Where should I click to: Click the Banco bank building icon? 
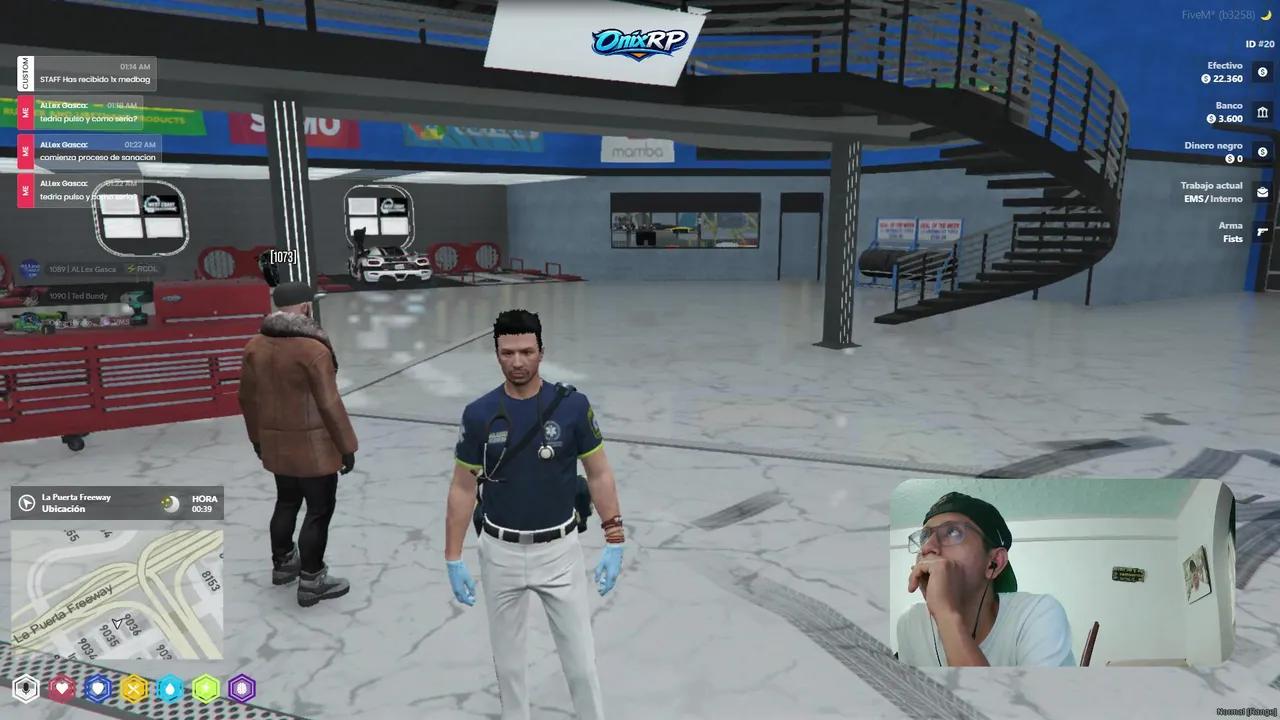coord(1262,112)
